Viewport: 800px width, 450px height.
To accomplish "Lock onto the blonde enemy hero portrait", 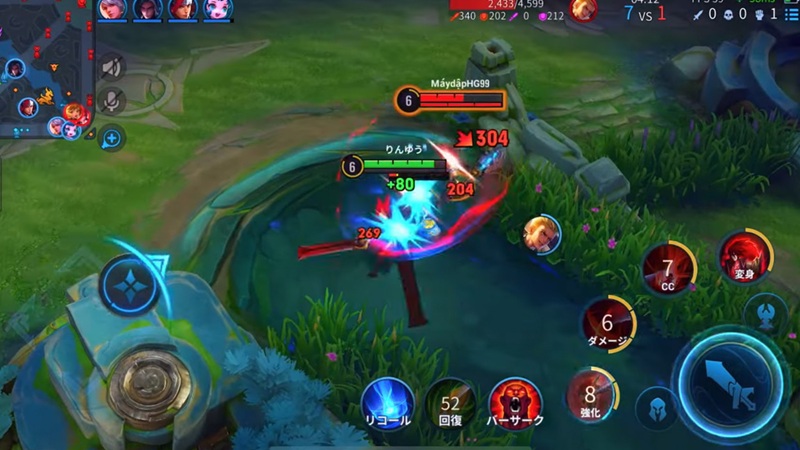I will (541, 234).
